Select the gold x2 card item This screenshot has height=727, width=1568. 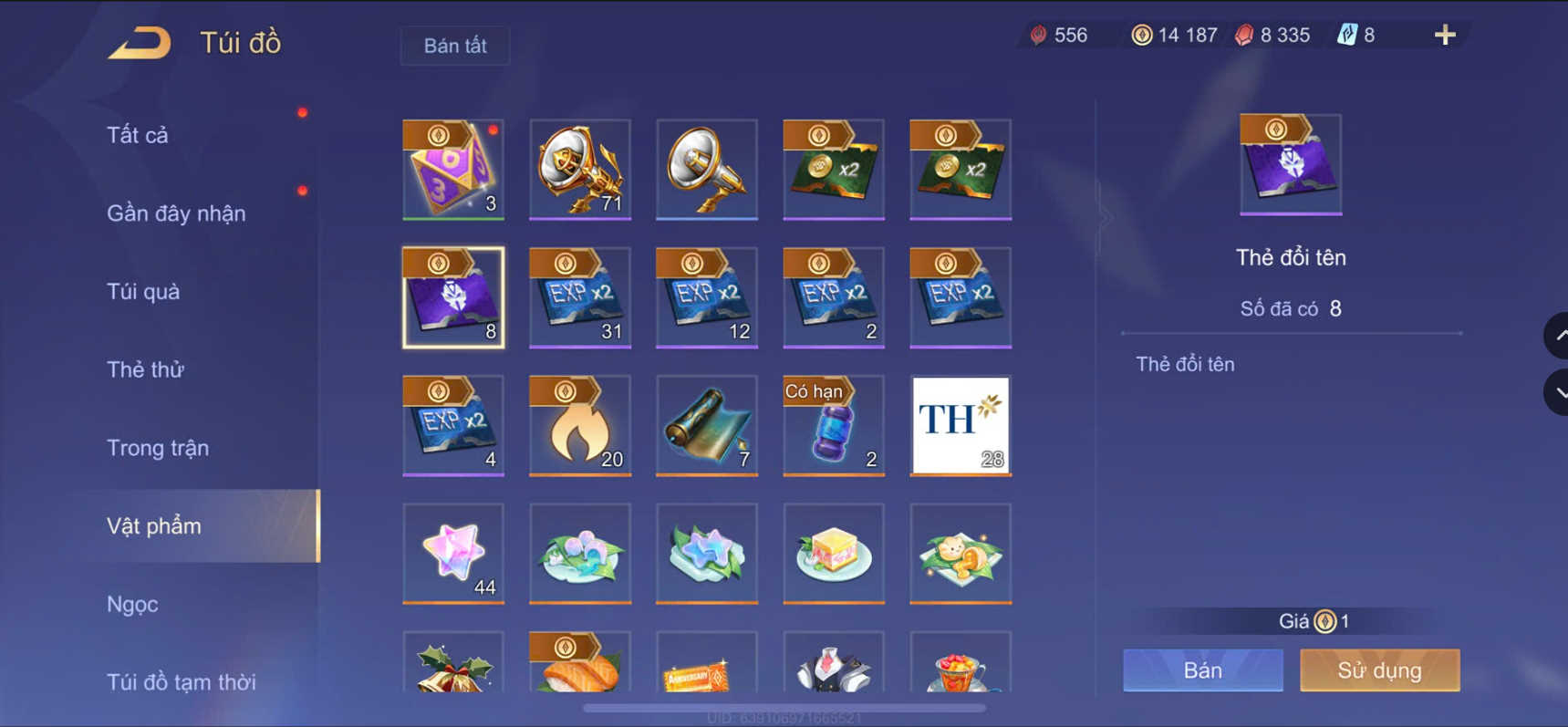click(x=833, y=171)
